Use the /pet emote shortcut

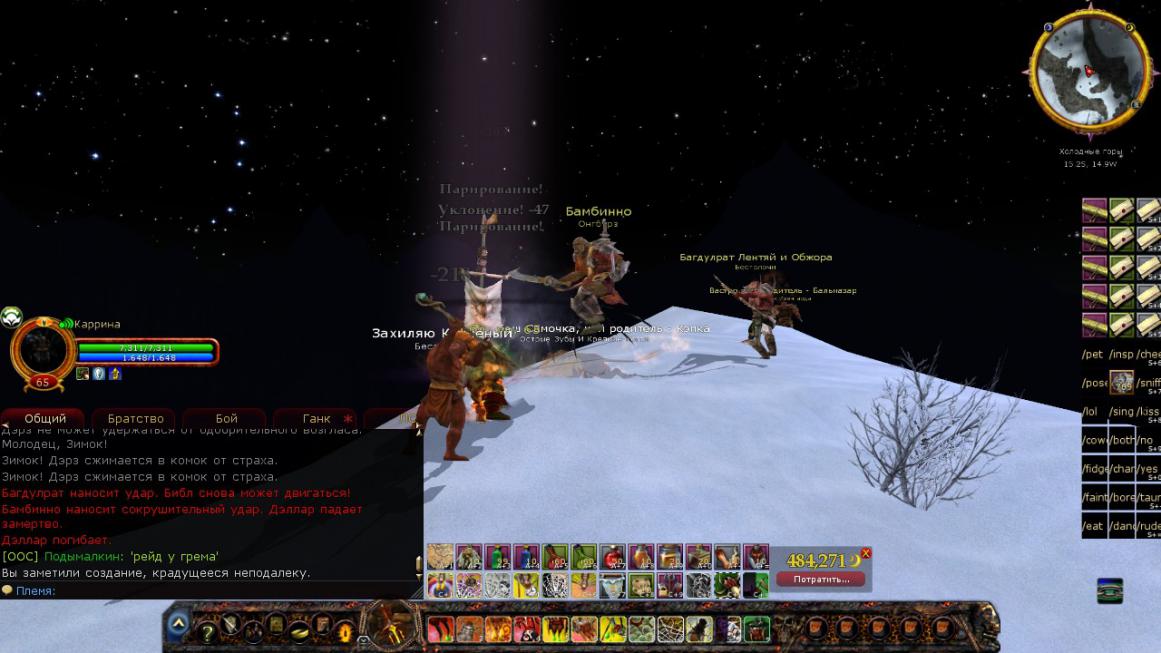click(1093, 355)
